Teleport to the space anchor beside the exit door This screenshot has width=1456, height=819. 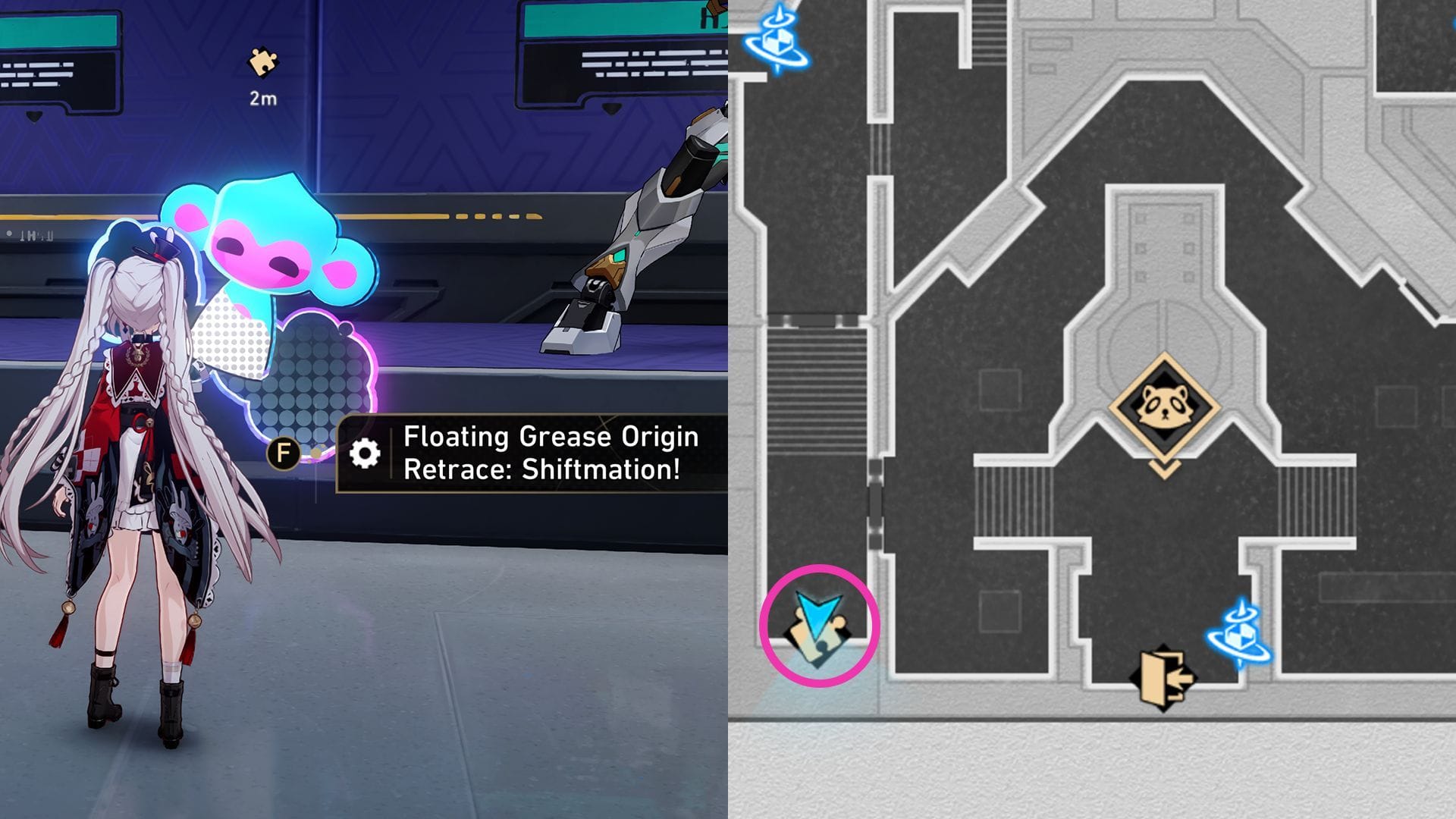[x=1241, y=635]
